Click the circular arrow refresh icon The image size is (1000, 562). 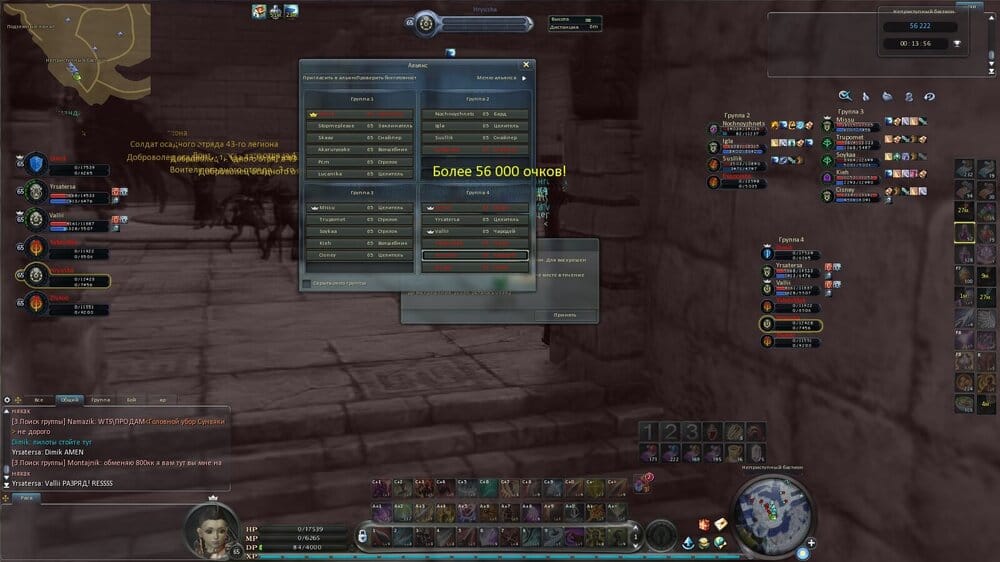pos(929,96)
